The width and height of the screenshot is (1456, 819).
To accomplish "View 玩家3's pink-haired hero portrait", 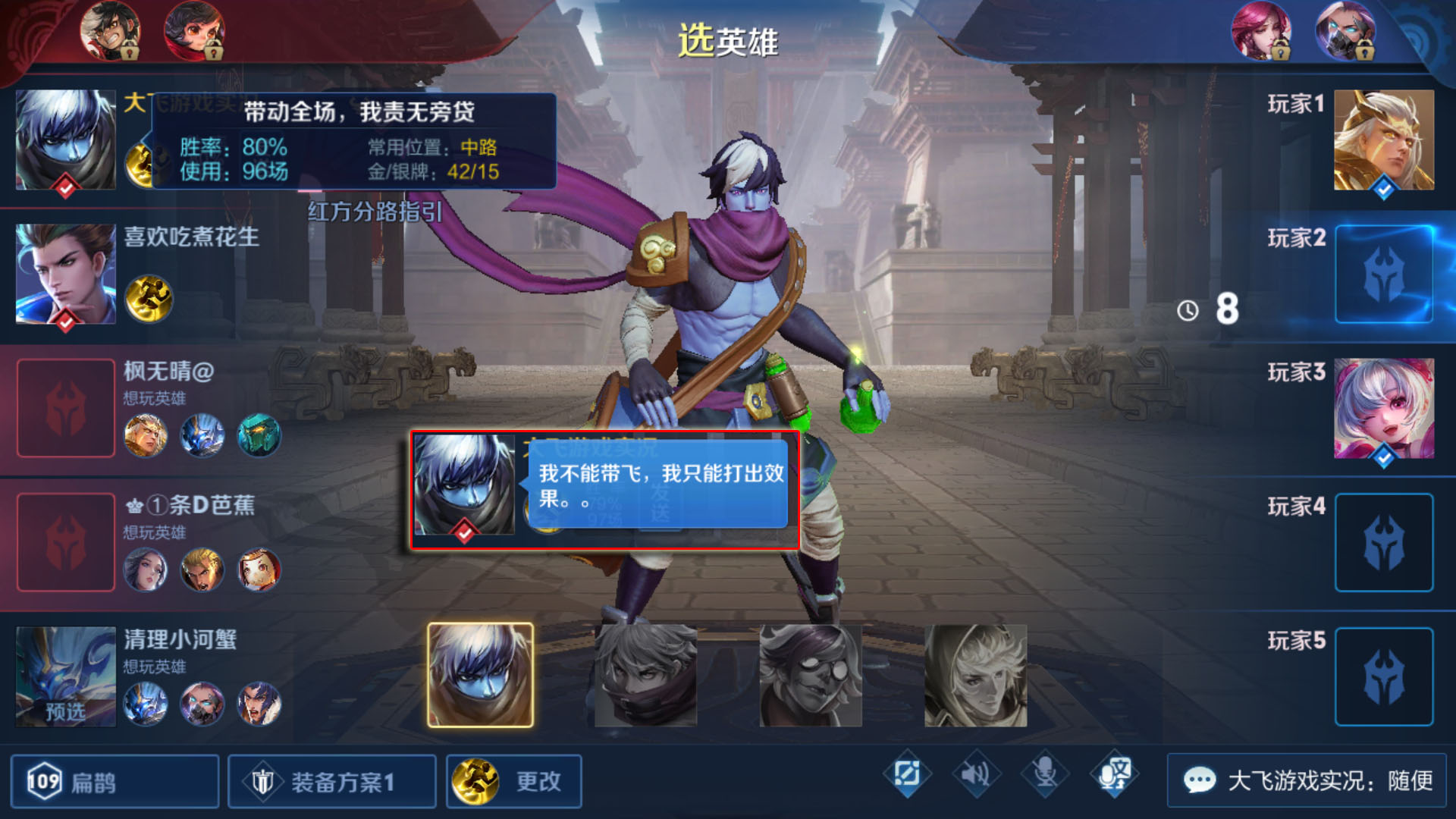I will pyautogui.click(x=1383, y=409).
